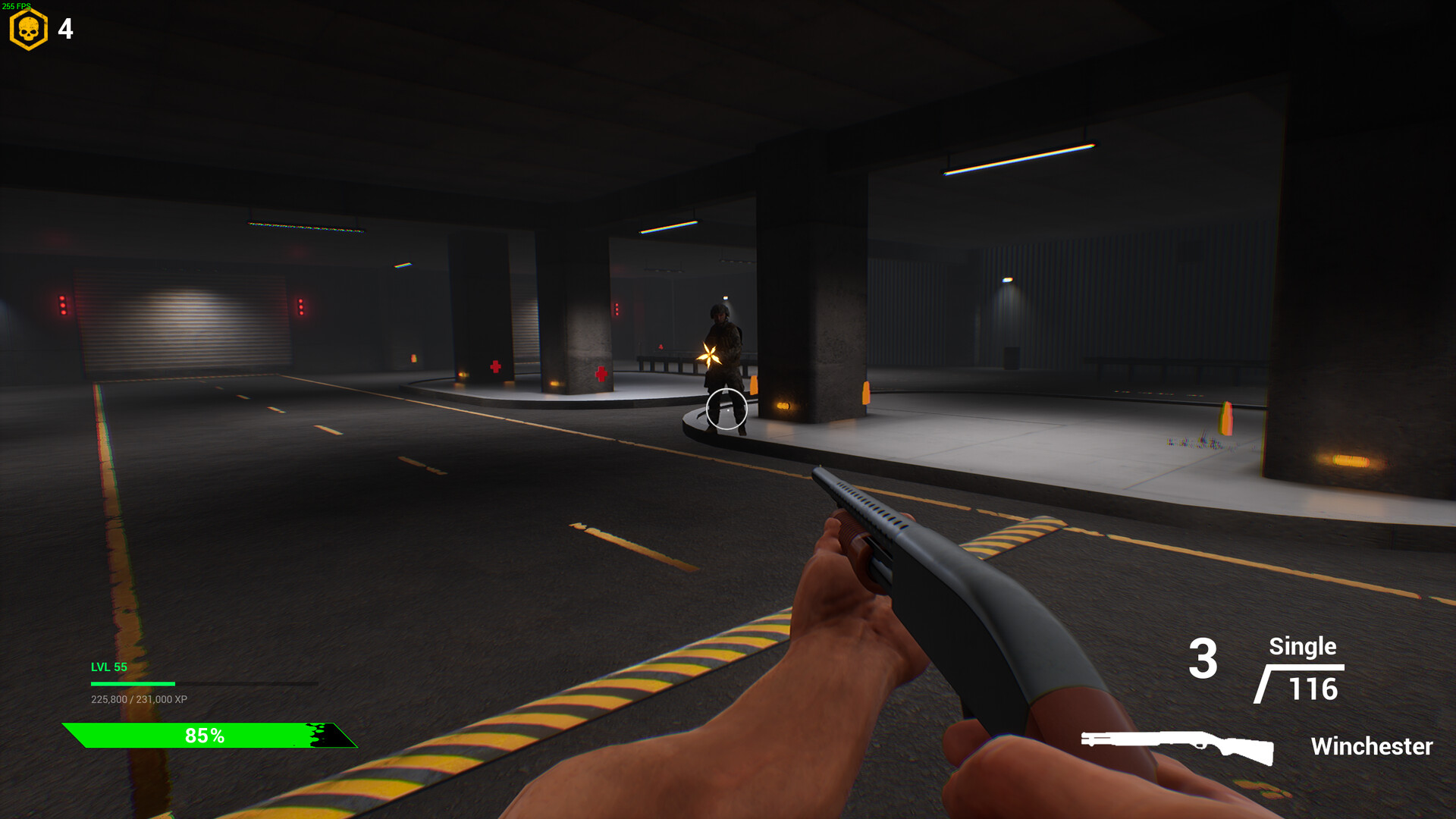Click the 225,800 / 231,000 XP readout
1456x819 pixels.
click(x=139, y=700)
